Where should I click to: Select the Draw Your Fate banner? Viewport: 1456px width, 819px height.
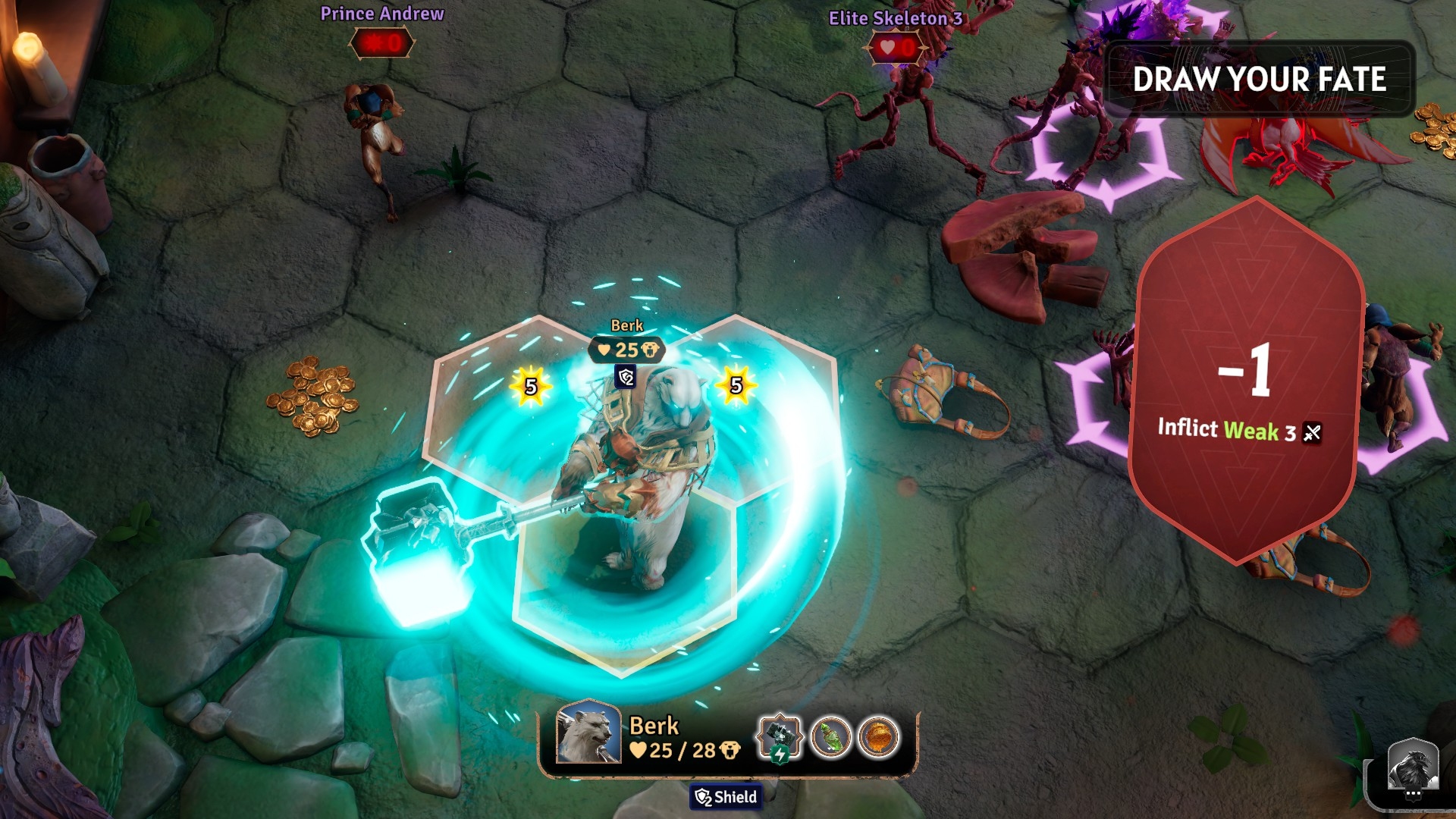[x=1259, y=79]
